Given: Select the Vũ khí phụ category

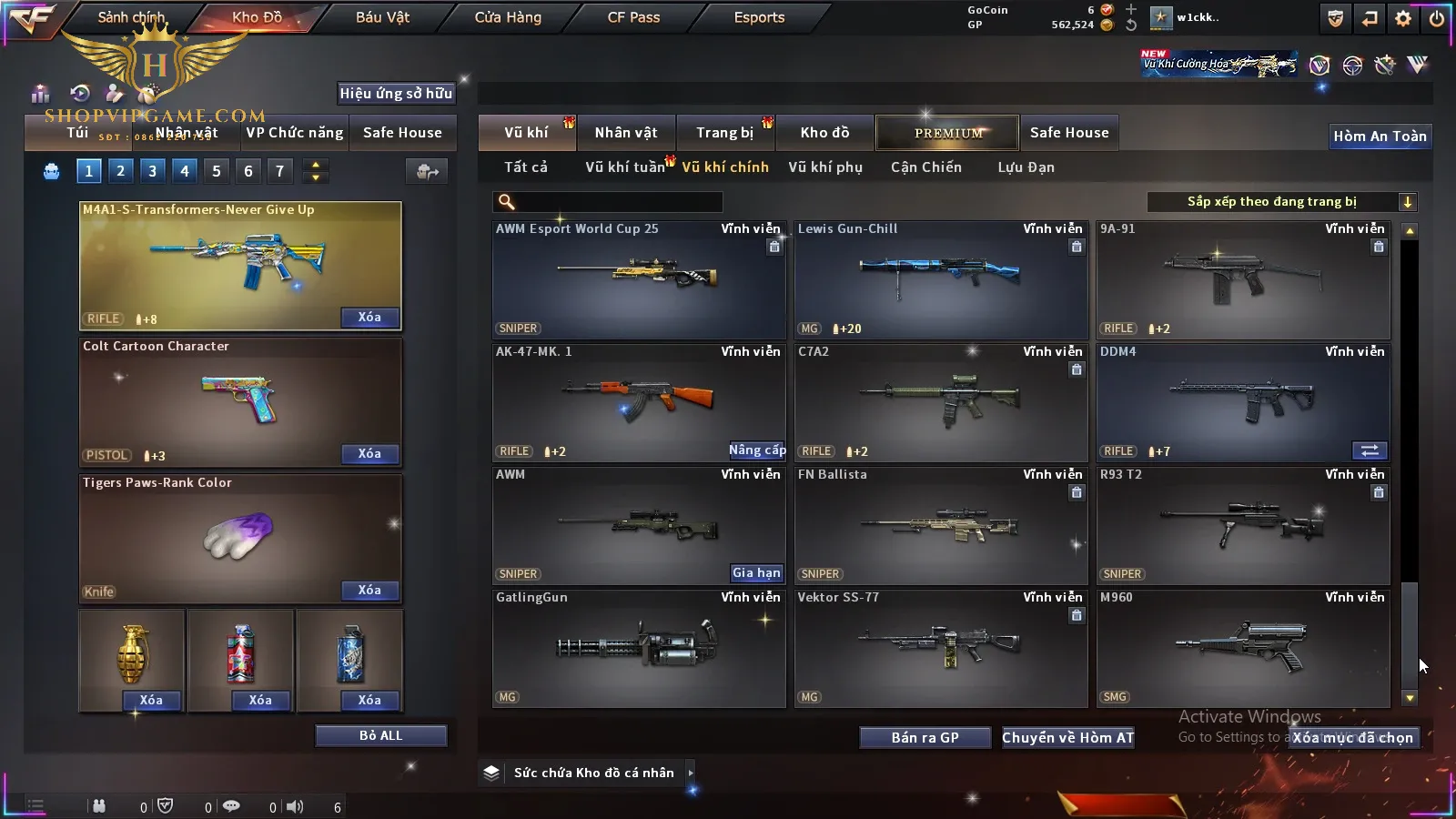Looking at the screenshot, I should coord(824,167).
